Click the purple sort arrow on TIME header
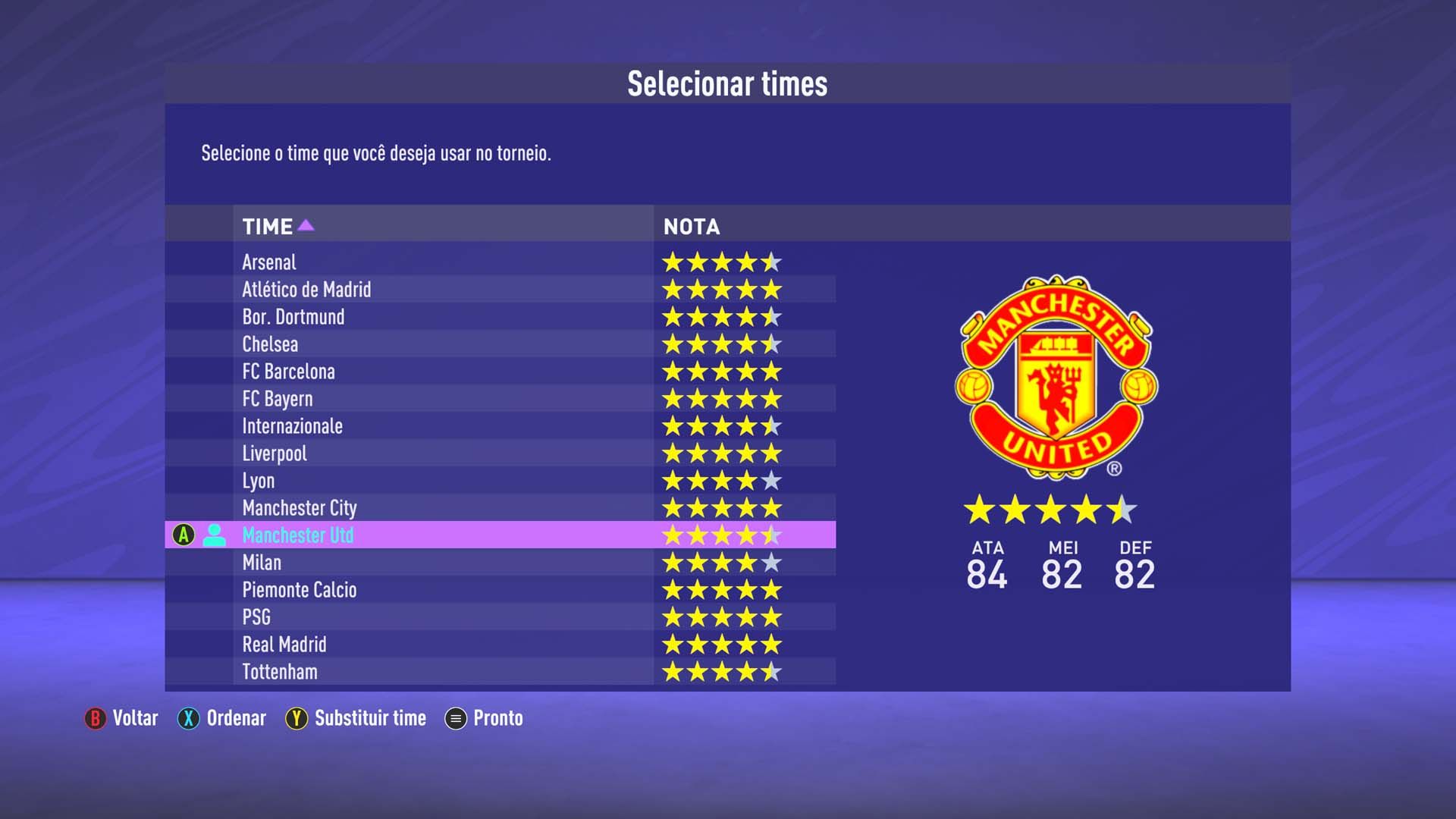Screen dimensions: 1456x819 point(306,225)
